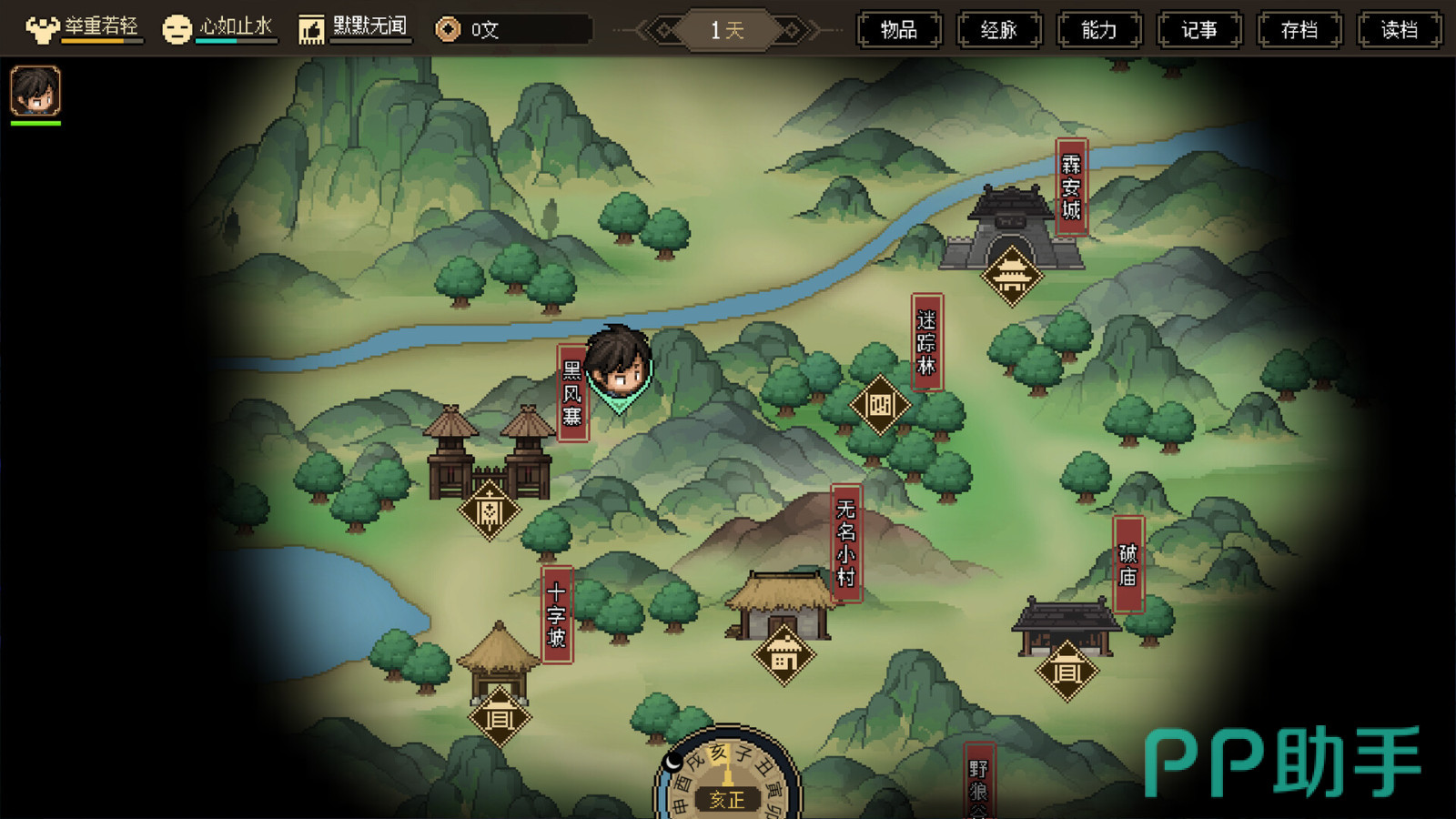The image size is (1456, 819).
Task: Choose the 破庙 ruined temple marker
Action: point(1067,672)
